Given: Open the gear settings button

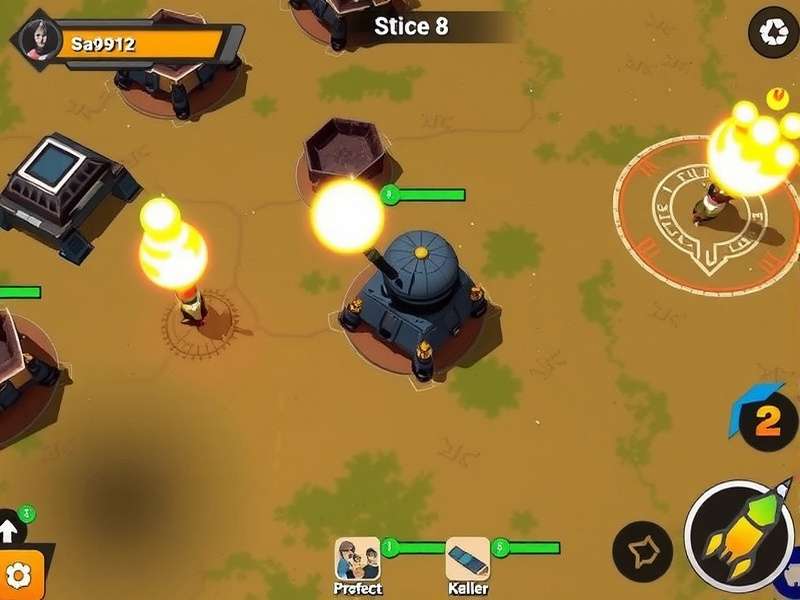Looking at the screenshot, I should (20, 575).
